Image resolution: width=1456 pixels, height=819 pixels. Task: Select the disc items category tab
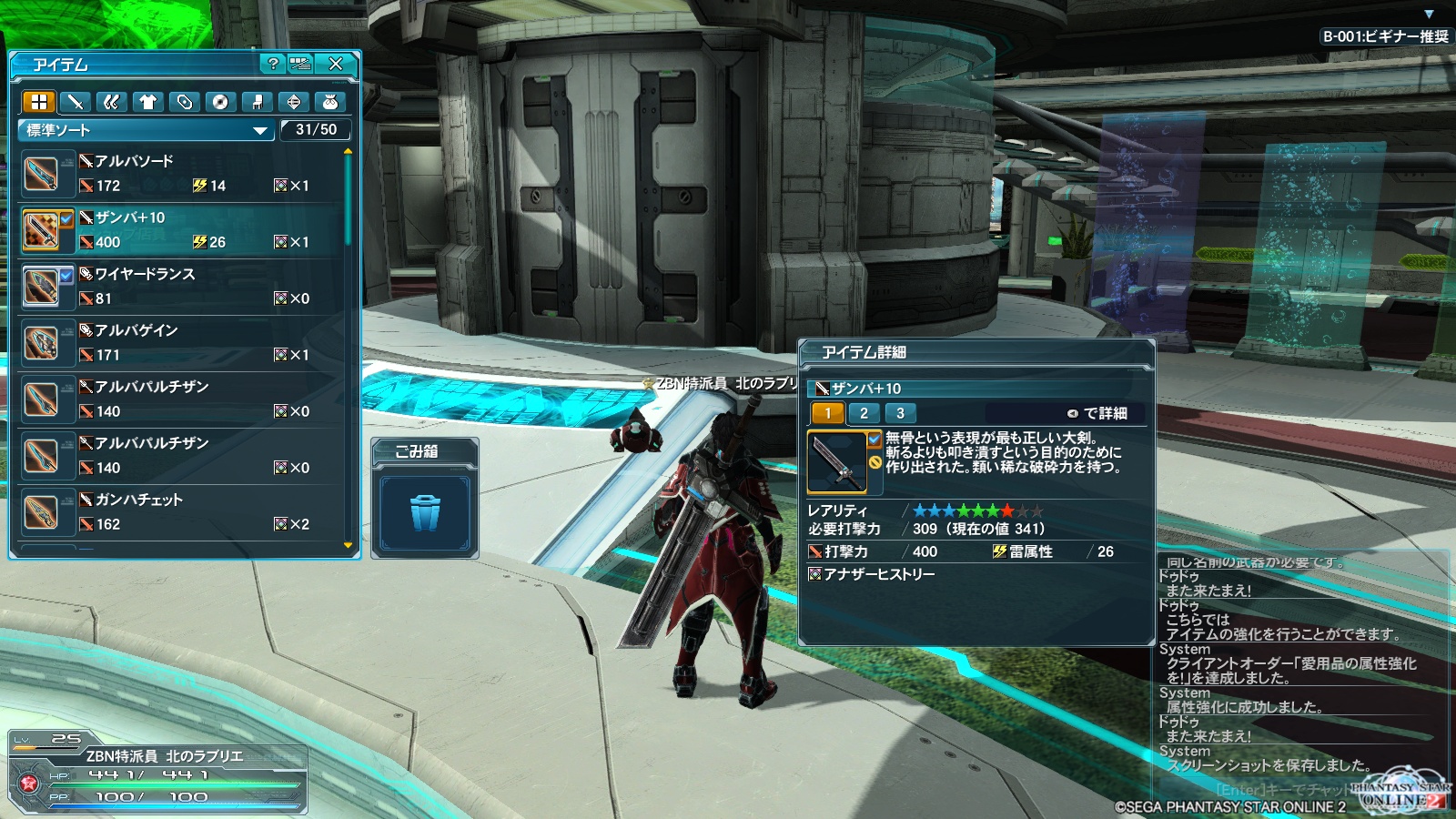220,102
